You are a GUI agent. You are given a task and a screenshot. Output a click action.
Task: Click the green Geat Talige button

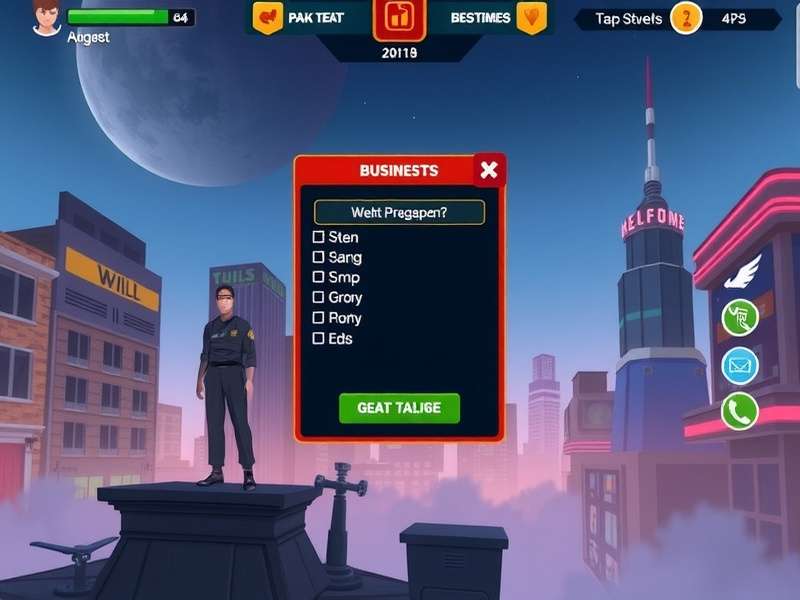(x=399, y=408)
